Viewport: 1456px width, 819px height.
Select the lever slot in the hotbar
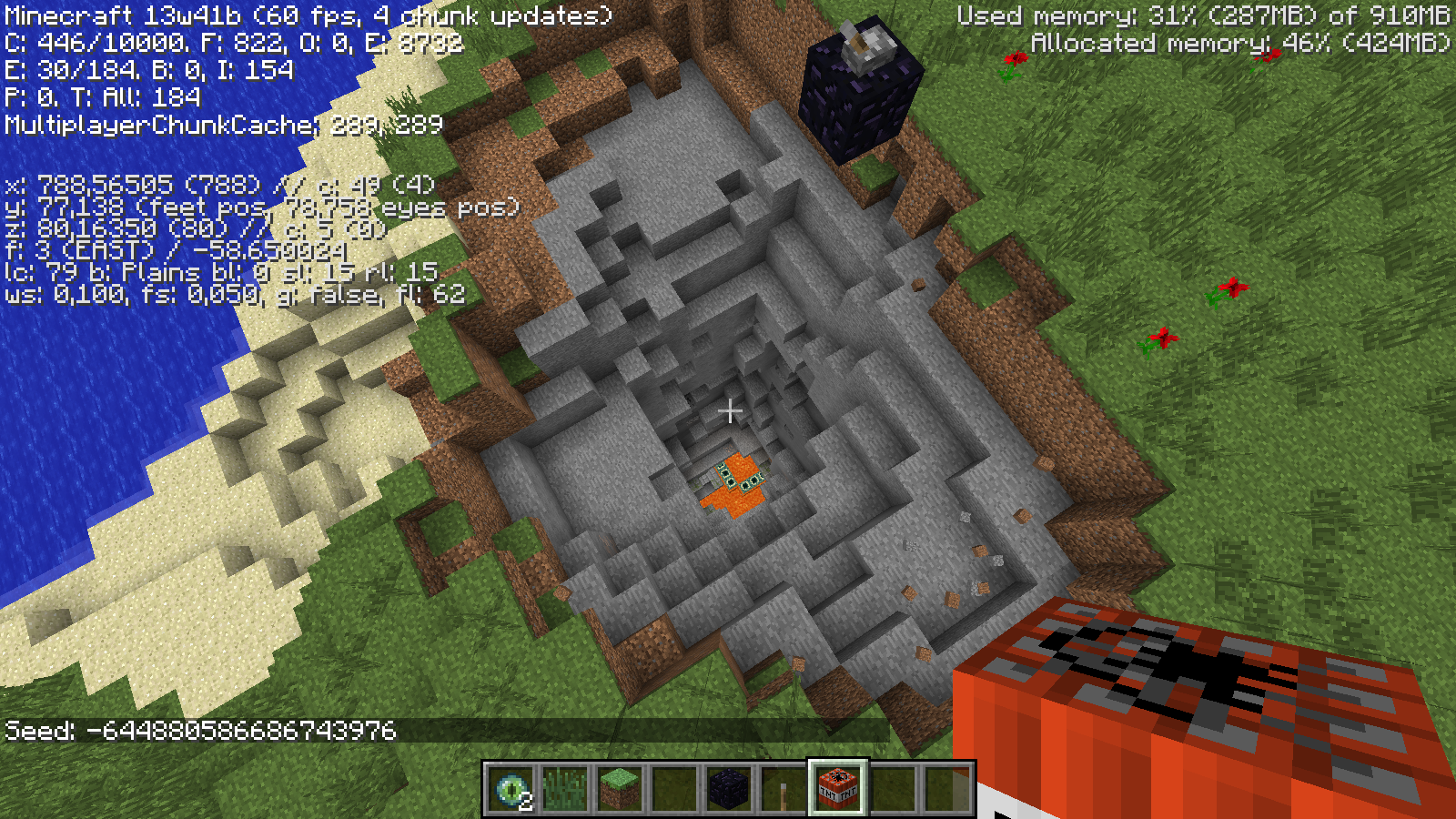pos(784,788)
